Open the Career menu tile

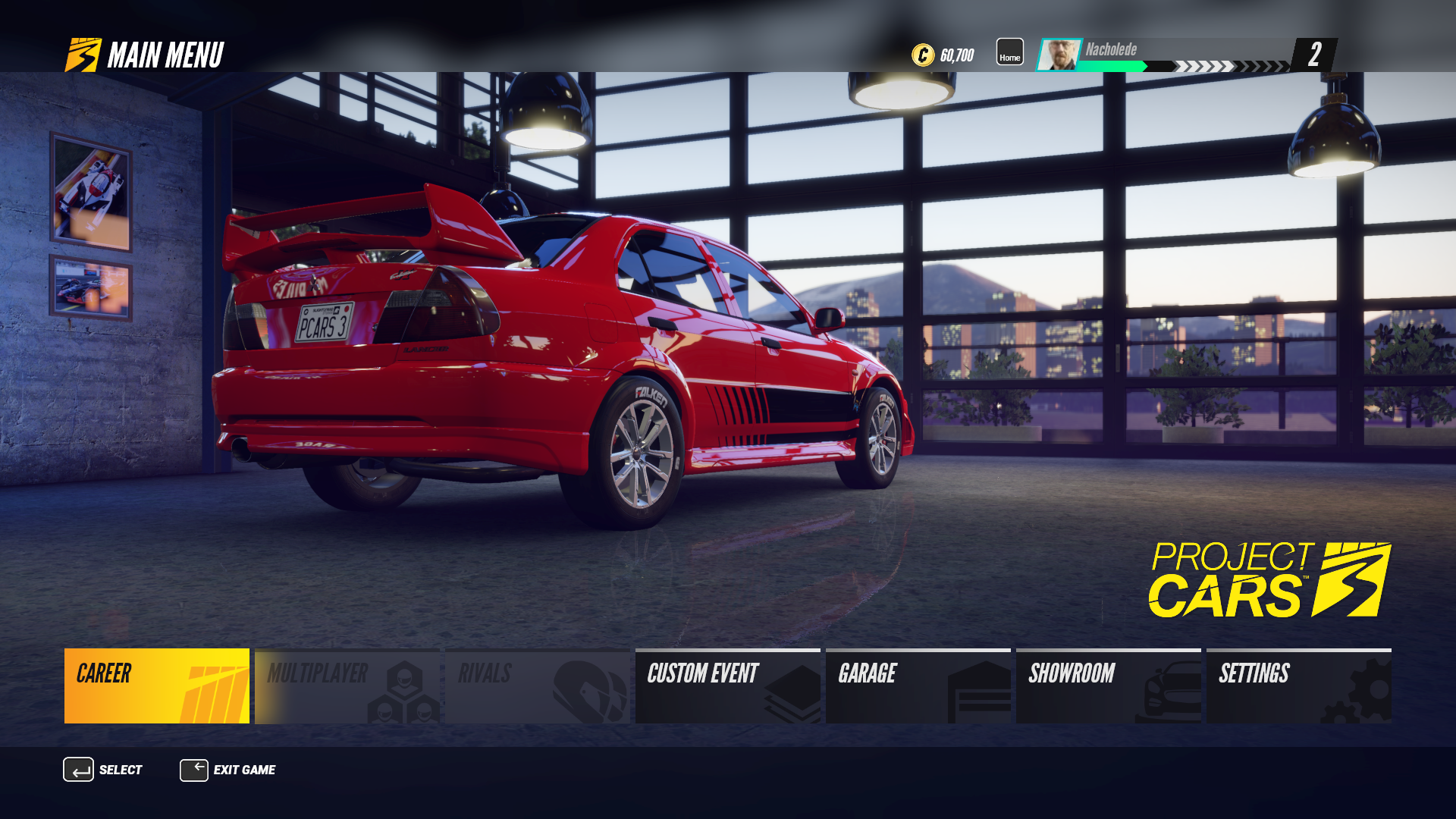coord(157,686)
